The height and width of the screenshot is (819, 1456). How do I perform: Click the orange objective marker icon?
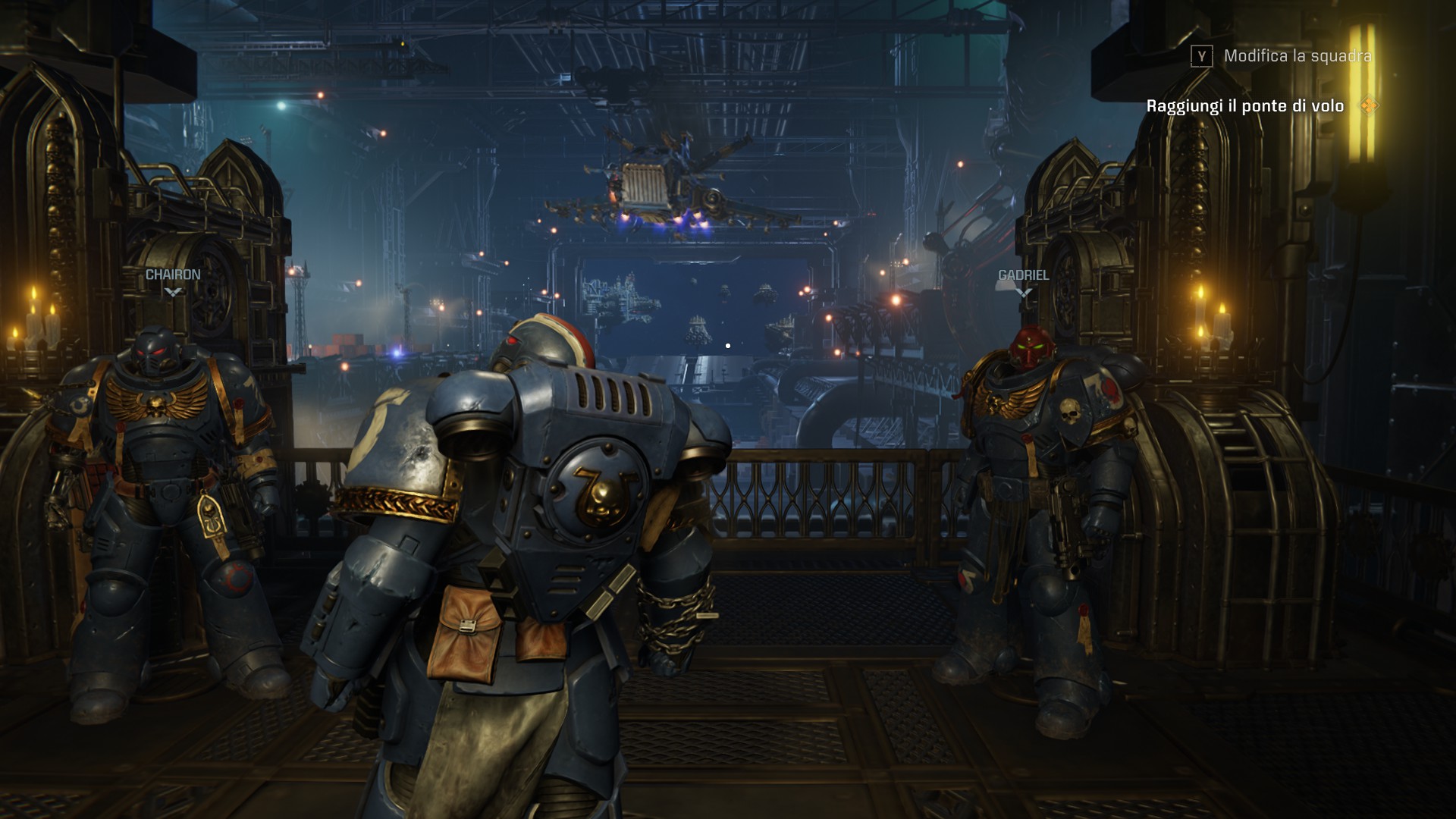coord(1368,105)
